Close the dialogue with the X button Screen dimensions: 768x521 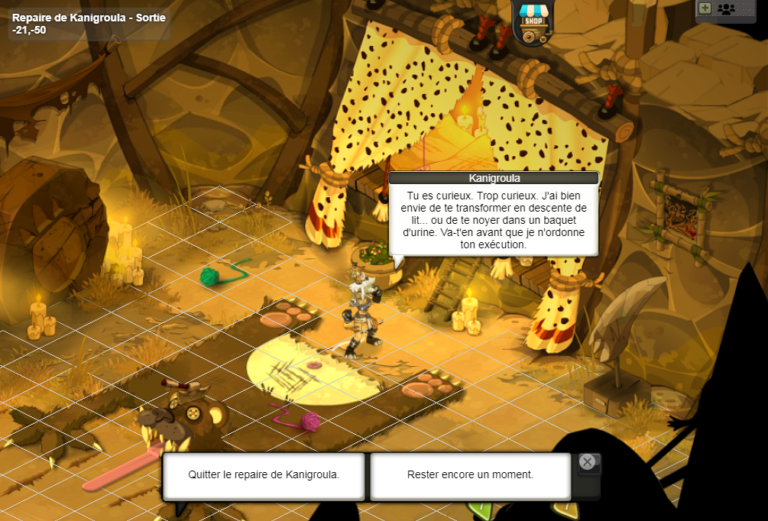point(587,462)
